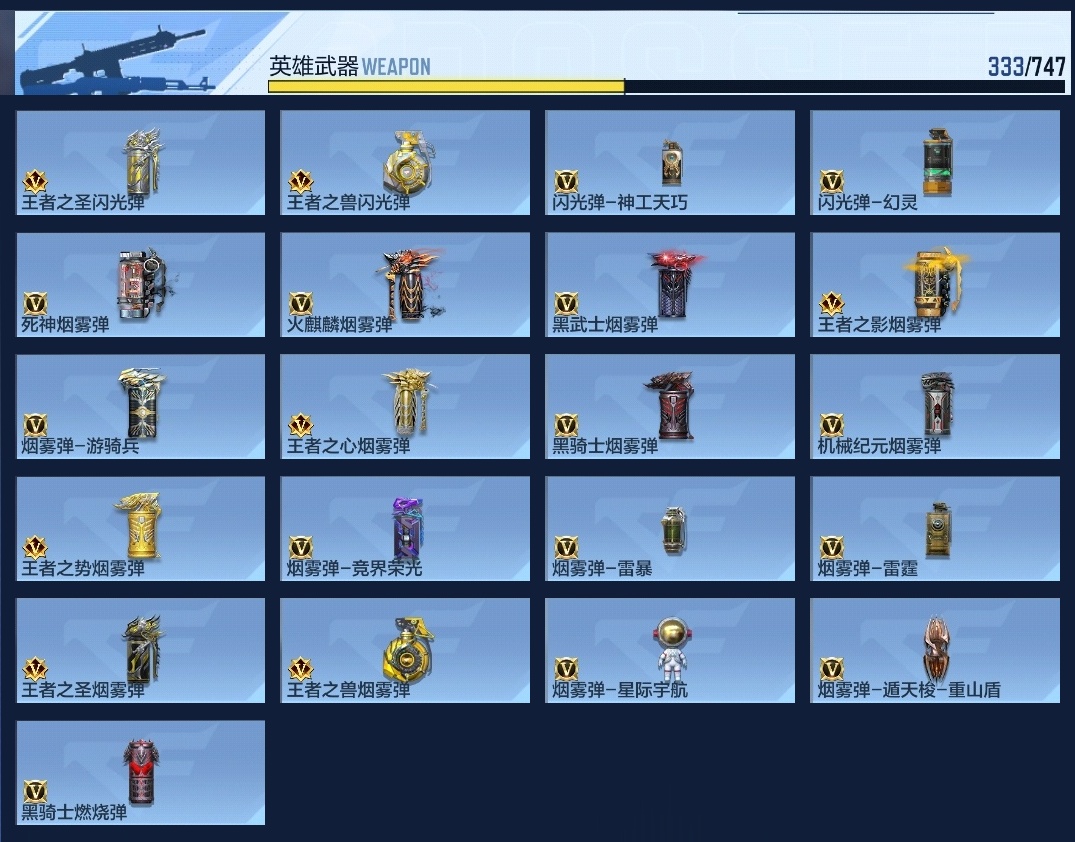Choose the 火麒麟烟雾弹 tile

click(x=405, y=284)
